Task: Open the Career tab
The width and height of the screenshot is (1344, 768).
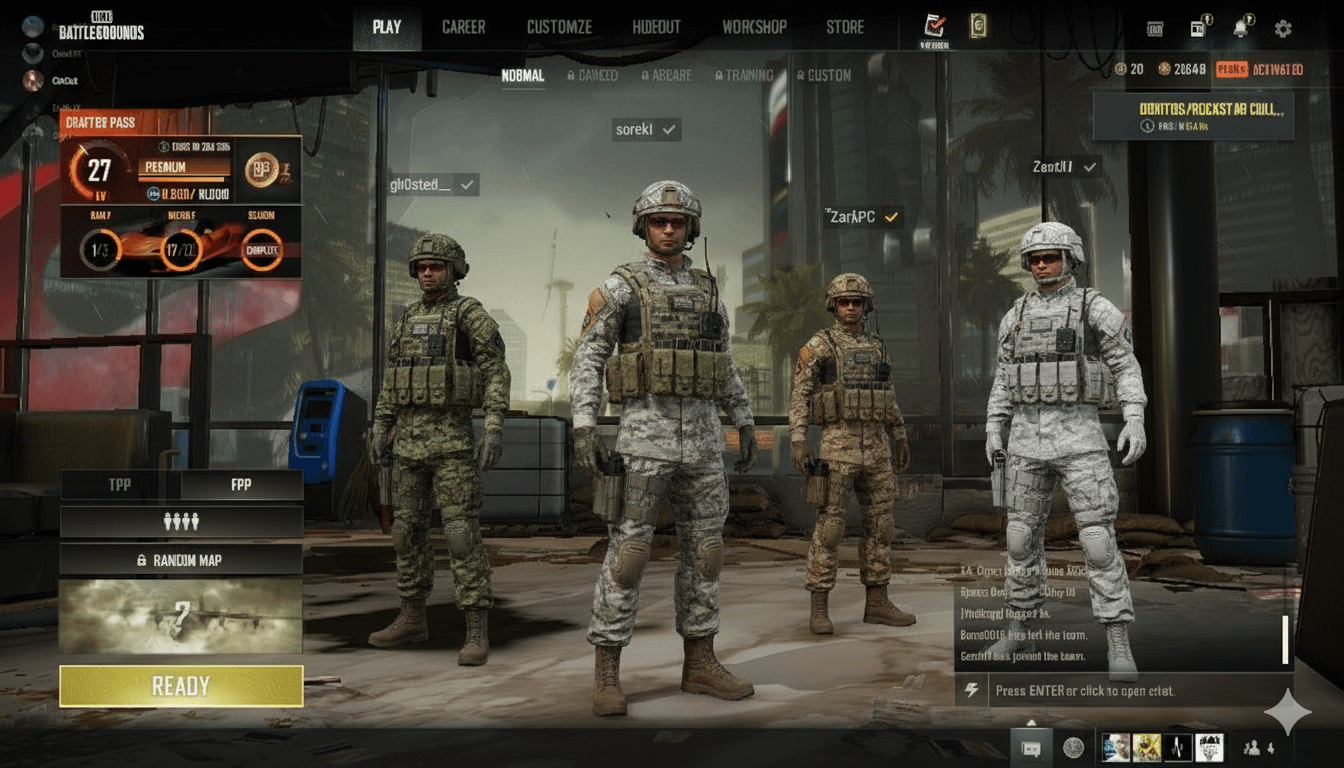Action: tap(463, 27)
